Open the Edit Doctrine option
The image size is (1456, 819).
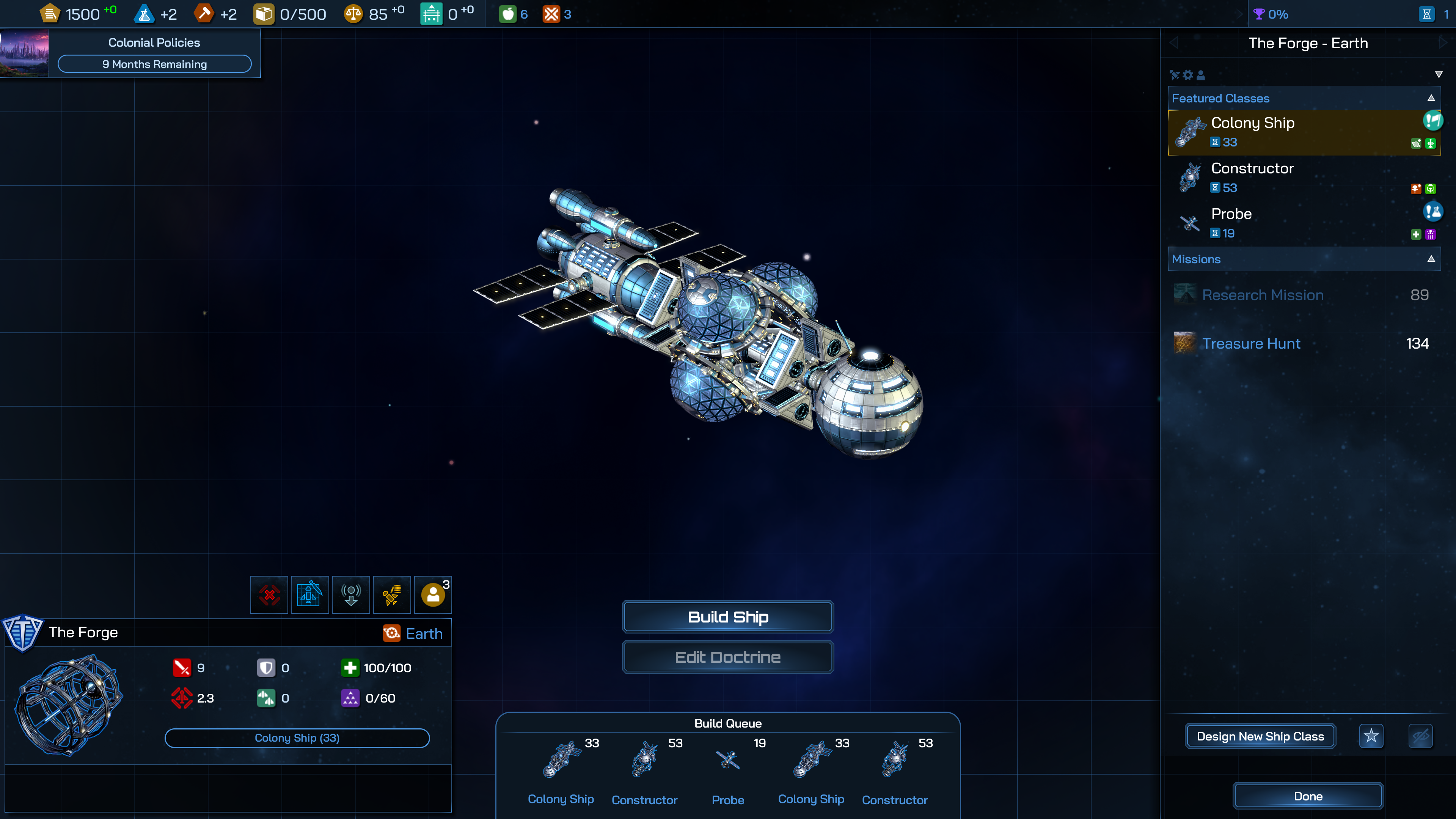727,657
